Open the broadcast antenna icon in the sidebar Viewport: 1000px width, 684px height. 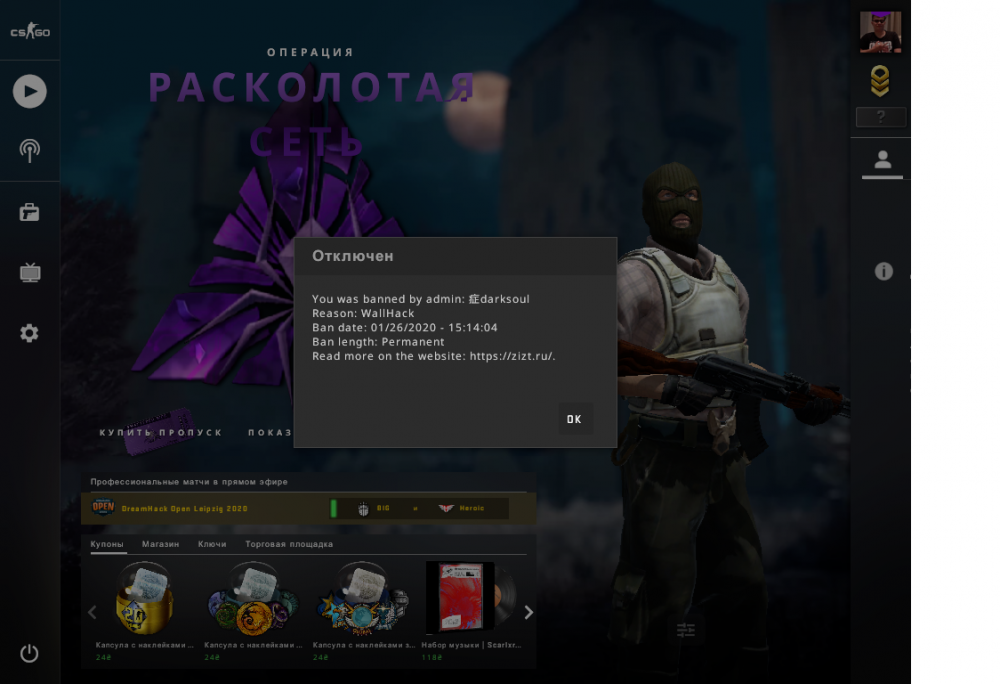click(30, 151)
